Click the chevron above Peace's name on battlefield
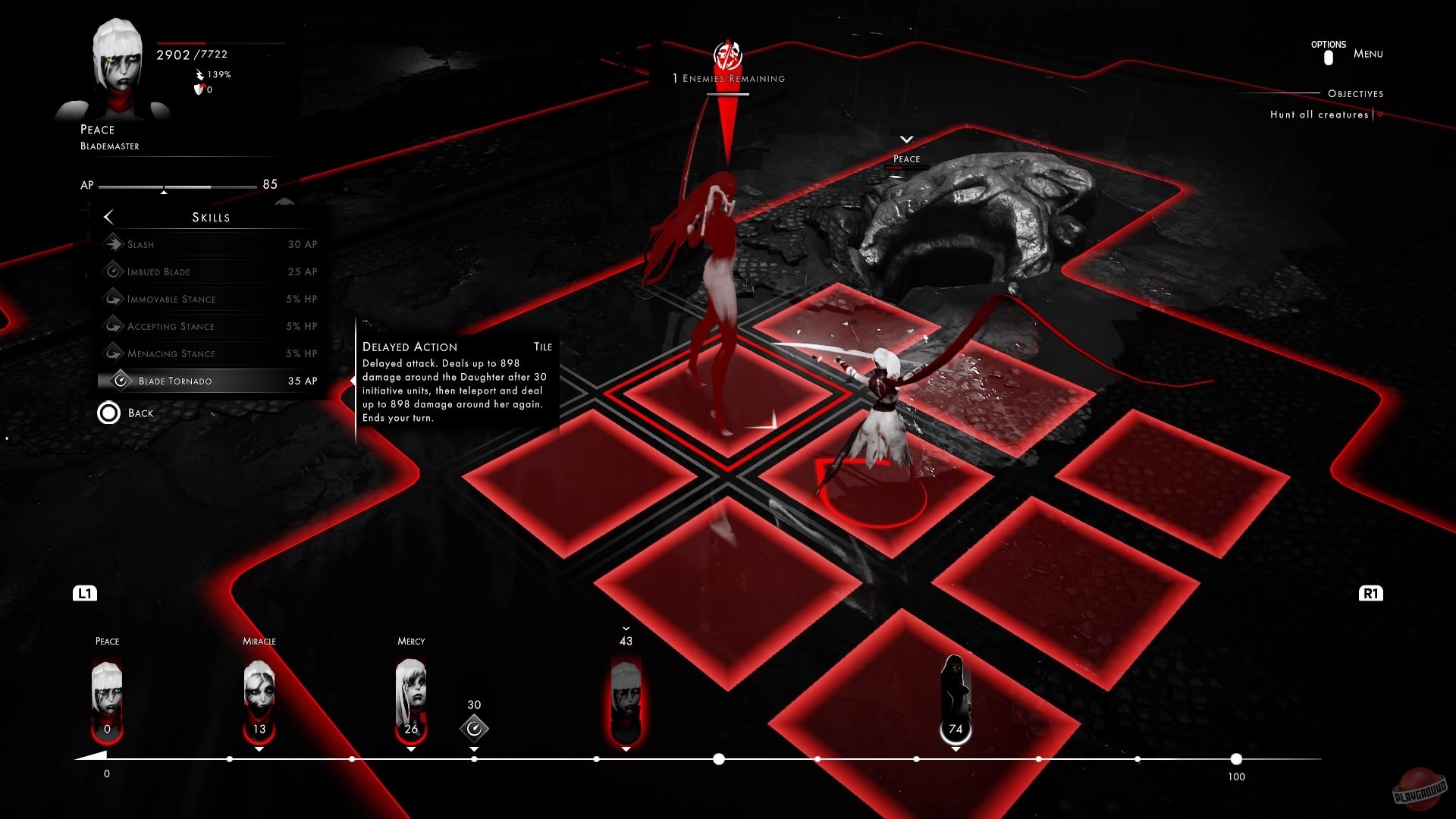Image resolution: width=1456 pixels, height=819 pixels. click(905, 140)
